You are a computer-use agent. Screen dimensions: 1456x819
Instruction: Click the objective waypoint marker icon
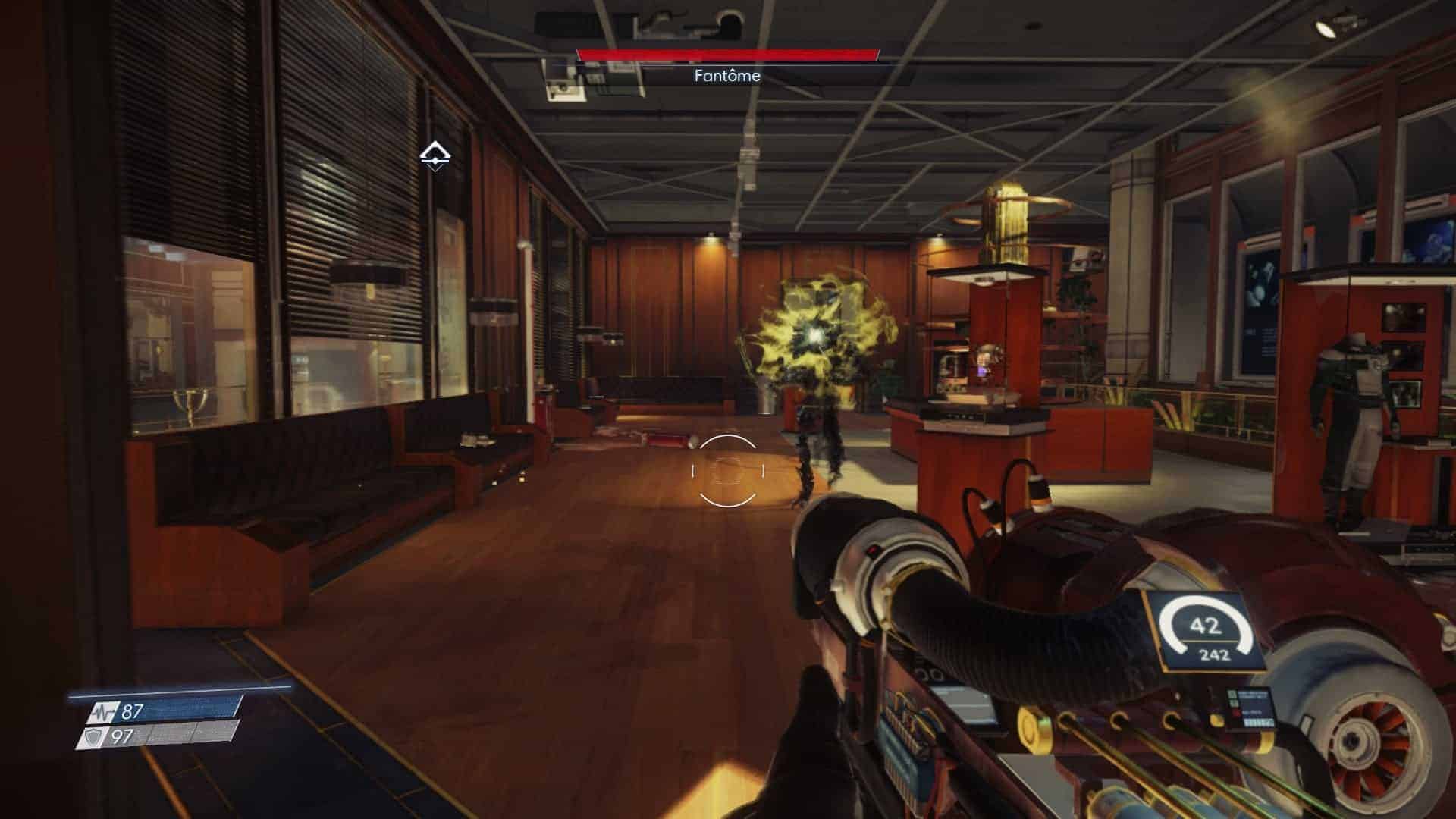tap(435, 156)
